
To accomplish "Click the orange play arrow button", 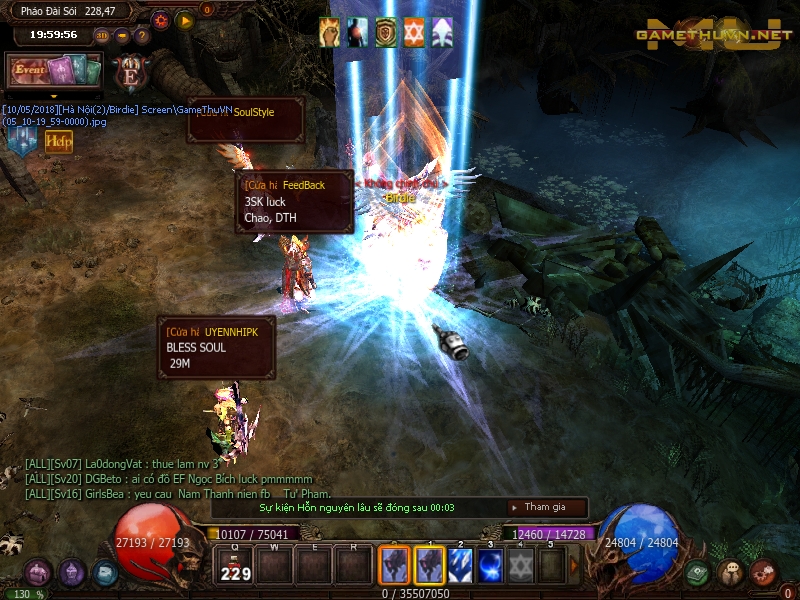I will pyautogui.click(x=185, y=19).
